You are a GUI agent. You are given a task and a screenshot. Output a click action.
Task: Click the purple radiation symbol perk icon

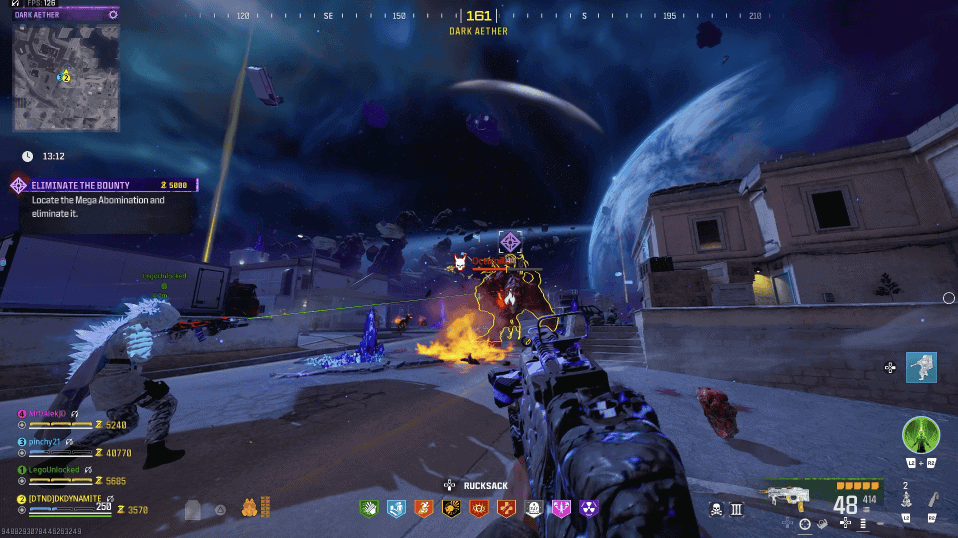pyautogui.click(x=588, y=509)
